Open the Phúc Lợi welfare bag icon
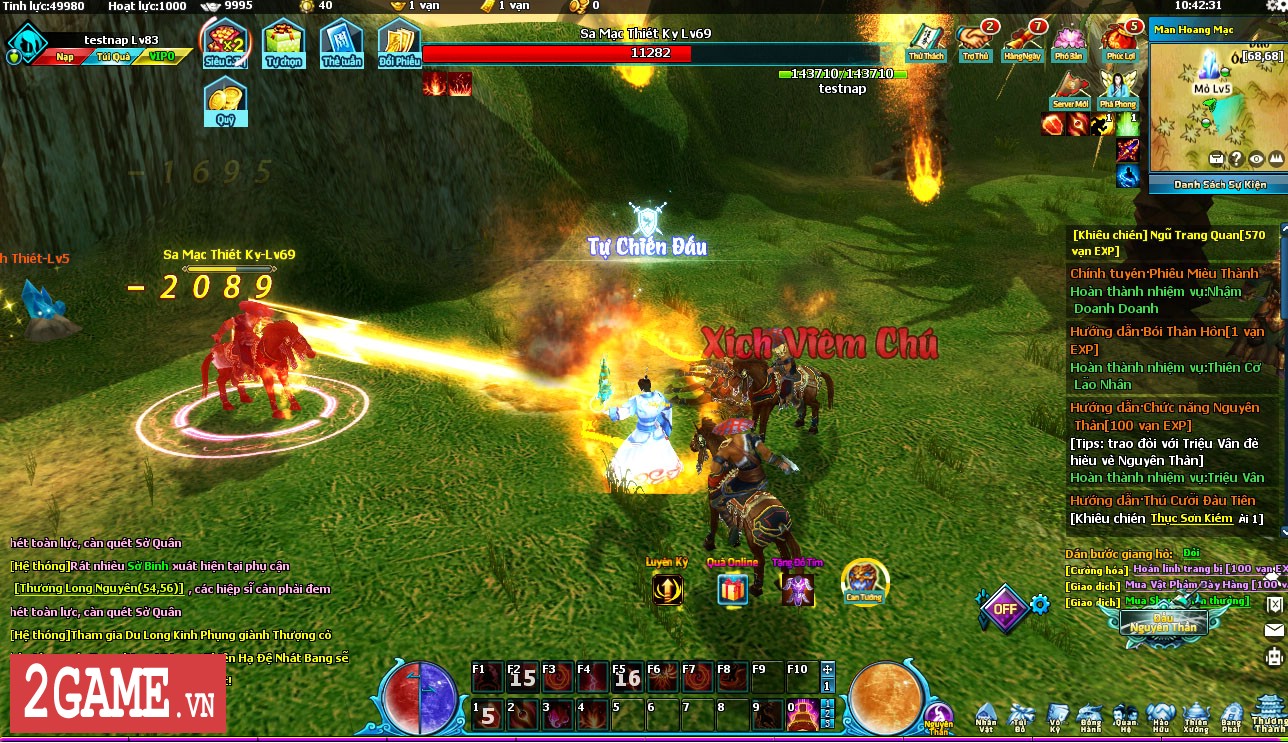 (1118, 42)
